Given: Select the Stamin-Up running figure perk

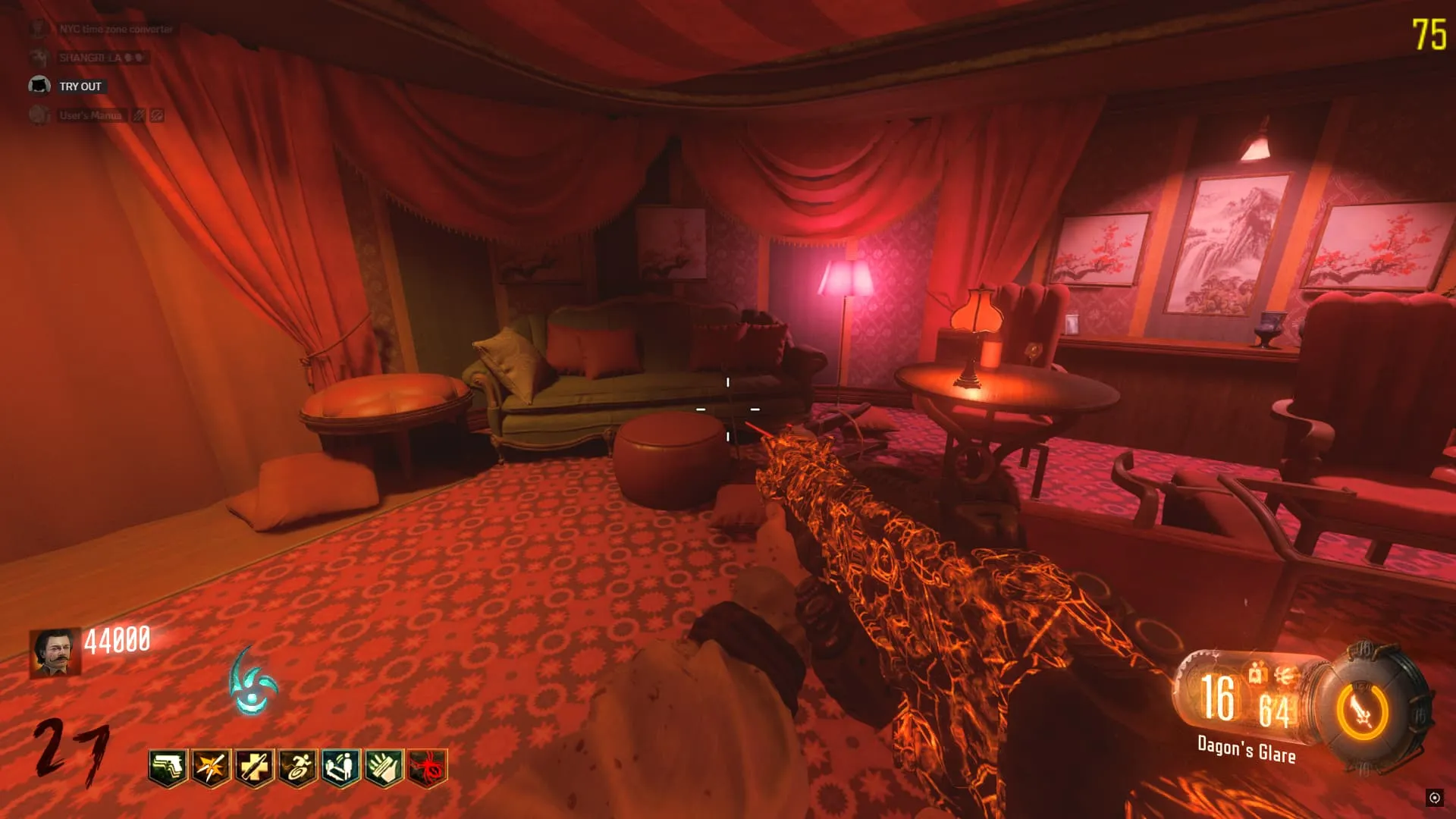Looking at the screenshot, I should (297, 768).
